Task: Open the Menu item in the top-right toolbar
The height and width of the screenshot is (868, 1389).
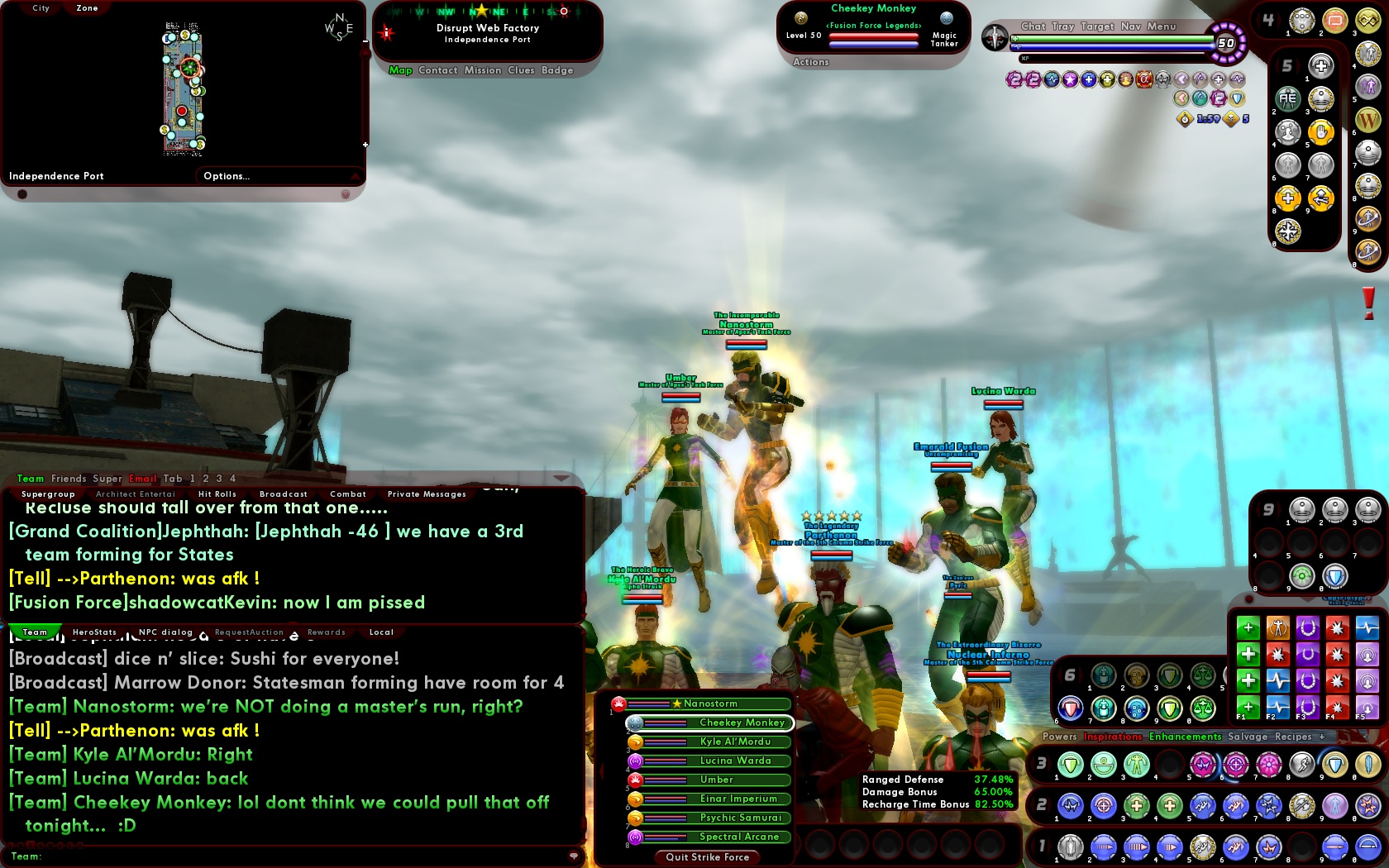Action: click(x=1162, y=26)
